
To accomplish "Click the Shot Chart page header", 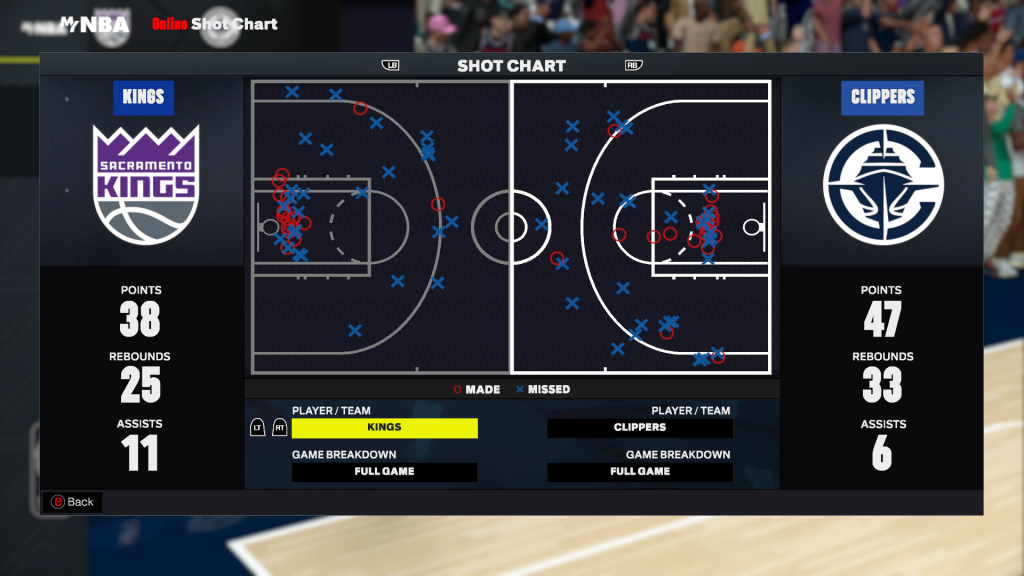I will [511, 66].
